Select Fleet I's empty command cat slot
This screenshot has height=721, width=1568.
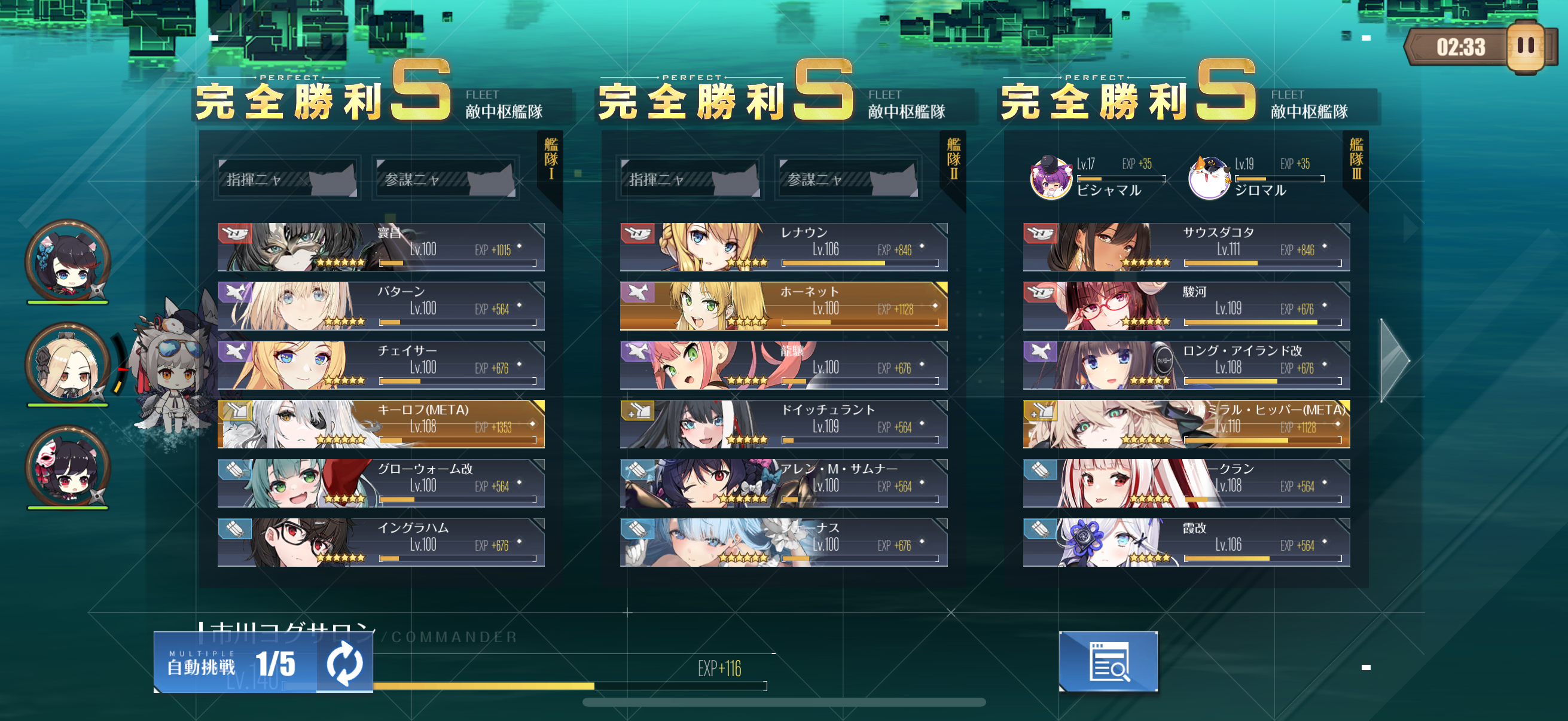point(287,178)
